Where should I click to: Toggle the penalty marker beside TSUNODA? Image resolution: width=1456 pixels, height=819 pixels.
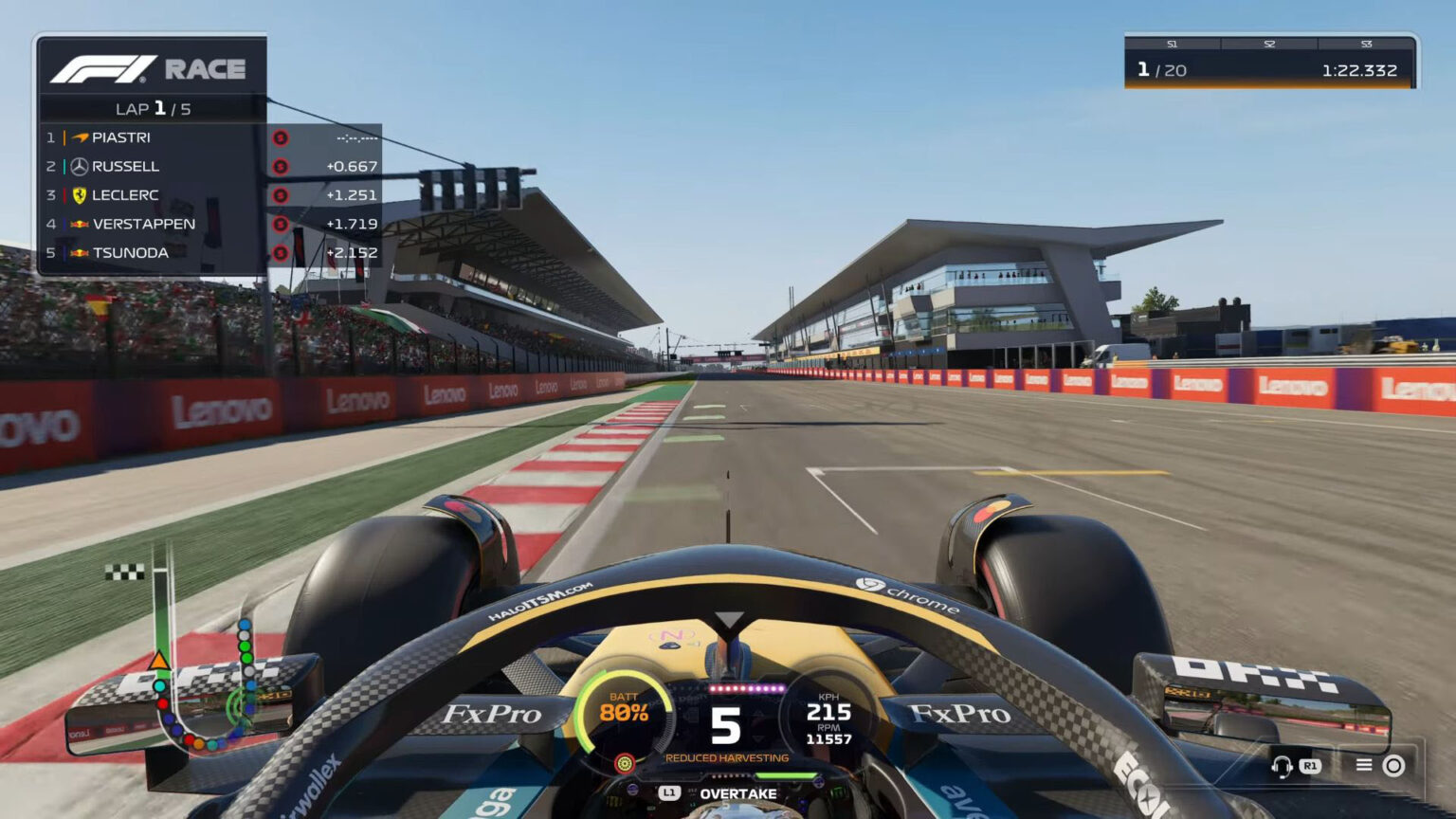coord(280,252)
